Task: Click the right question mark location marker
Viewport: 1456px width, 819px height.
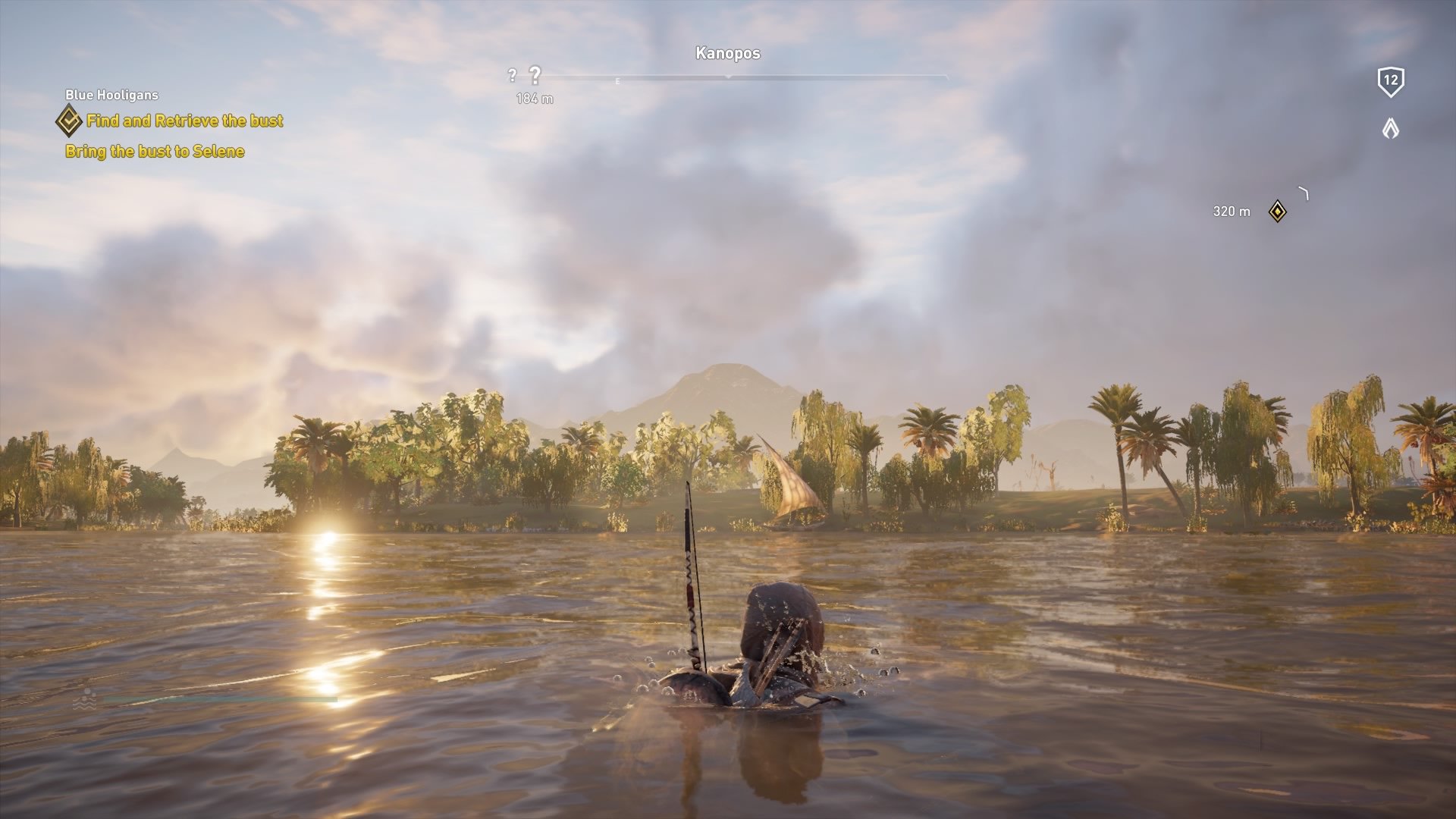Action: 537,75
